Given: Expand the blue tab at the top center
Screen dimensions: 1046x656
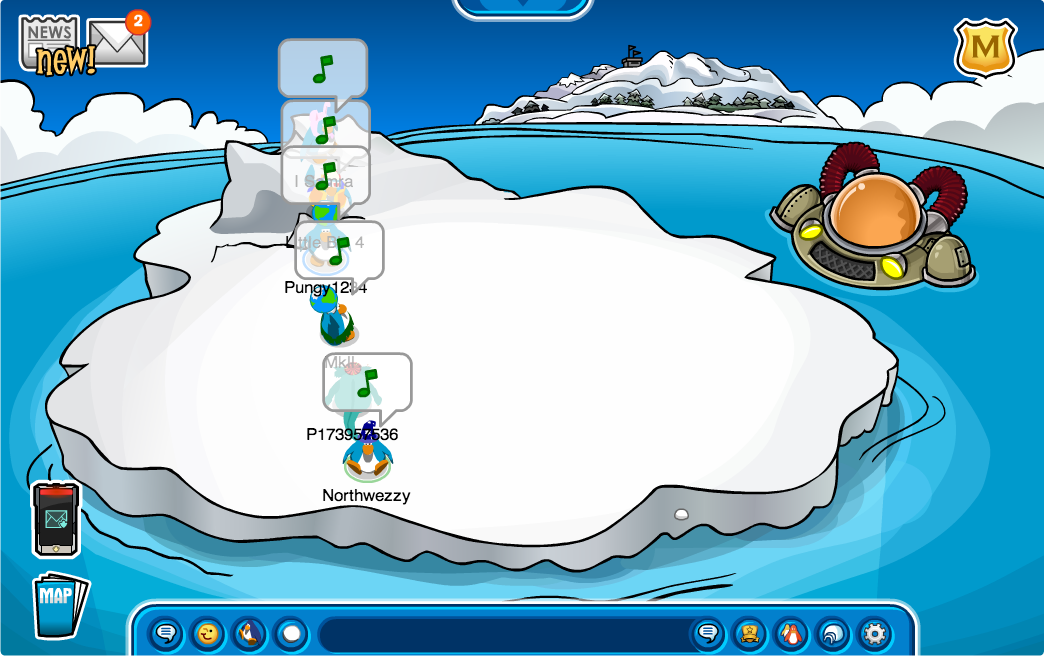Looking at the screenshot, I should pos(523,6).
